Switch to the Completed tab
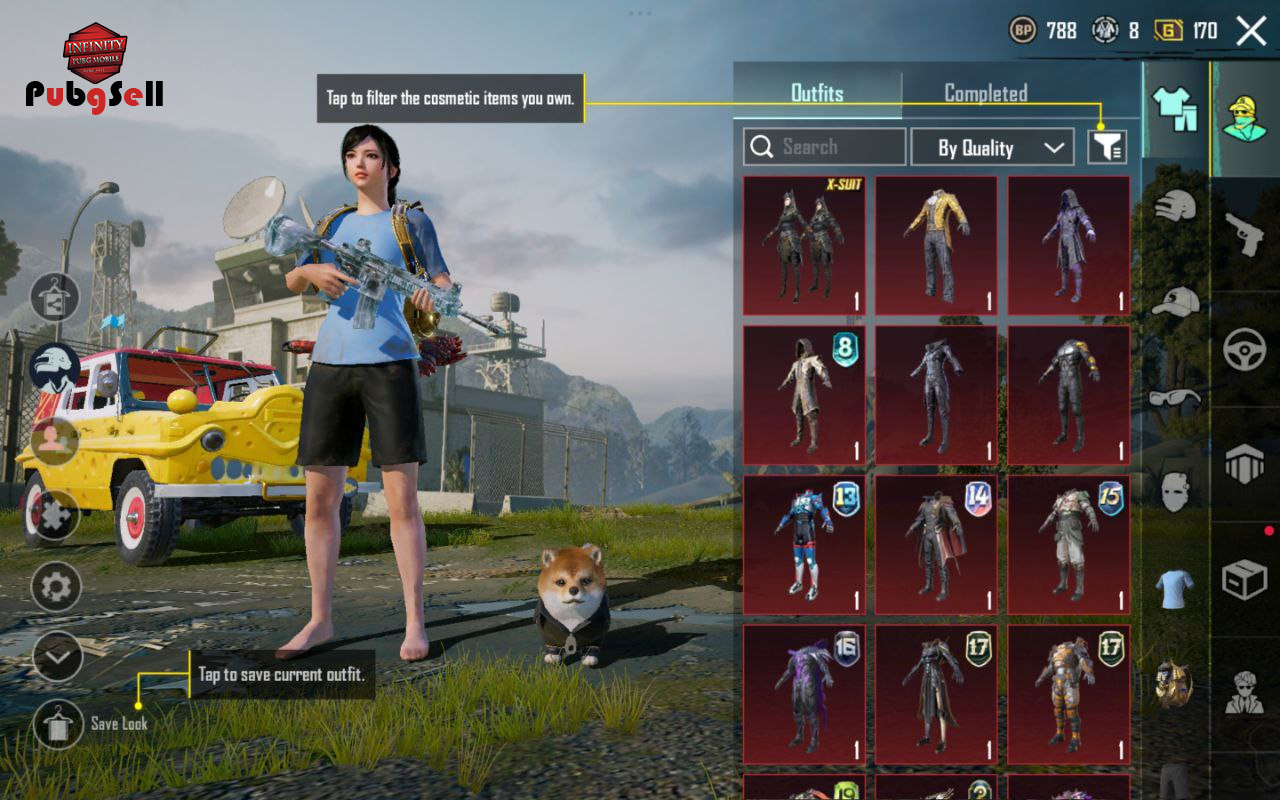 985,94
